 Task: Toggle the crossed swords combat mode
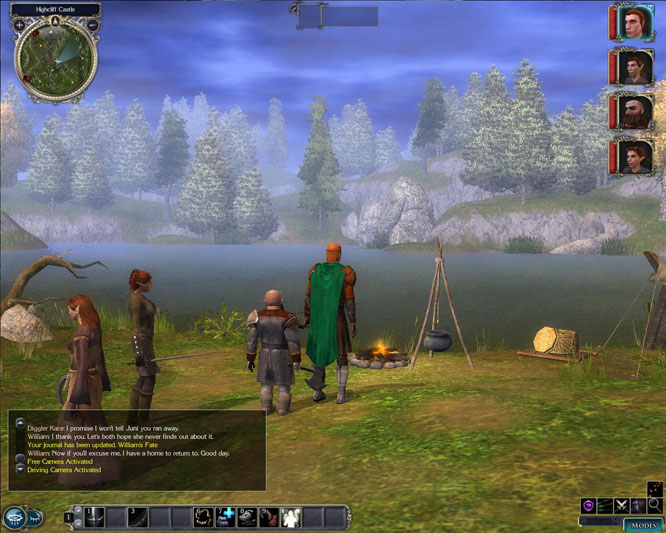click(x=622, y=506)
